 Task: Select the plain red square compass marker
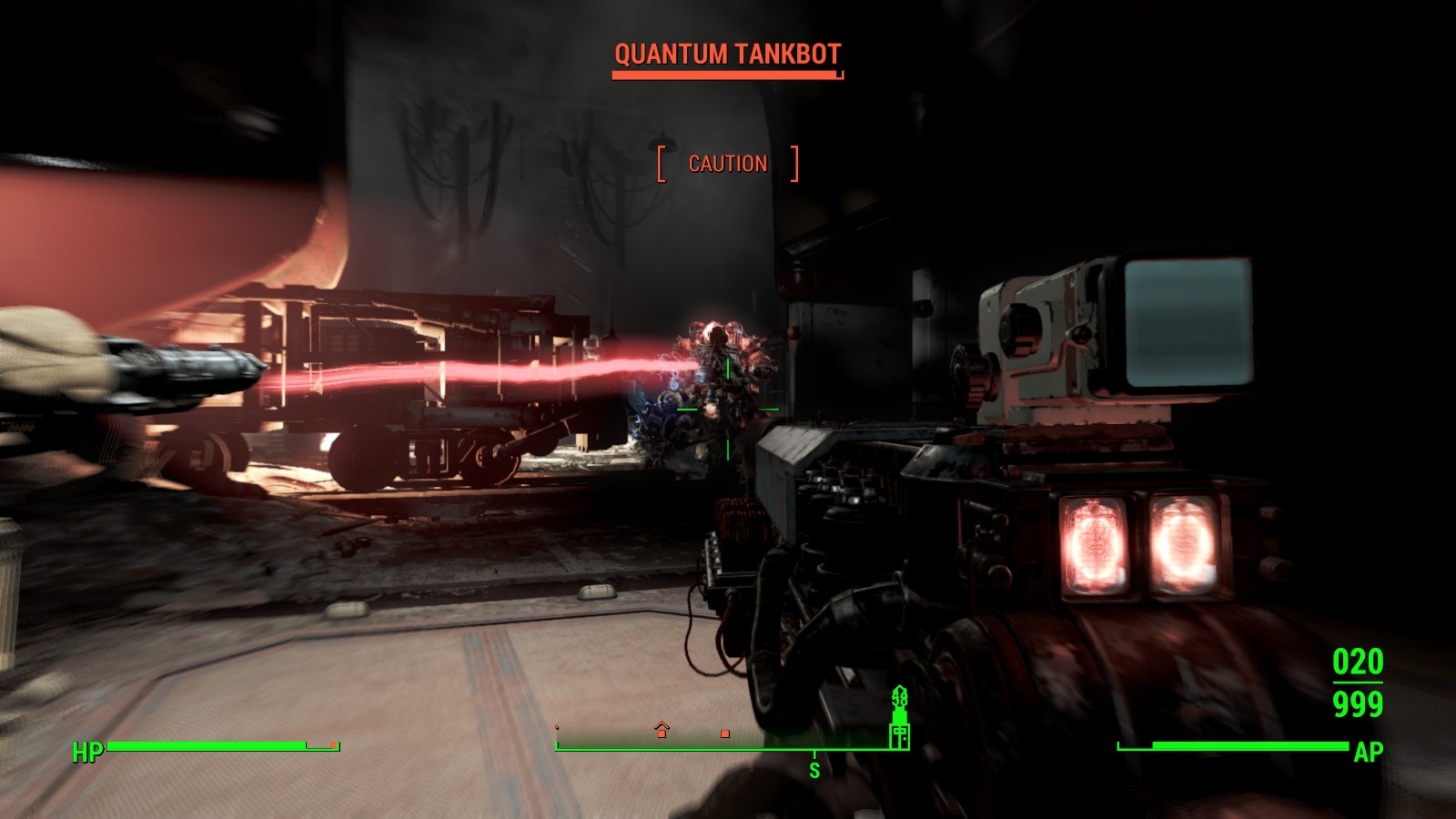click(x=725, y=733)
